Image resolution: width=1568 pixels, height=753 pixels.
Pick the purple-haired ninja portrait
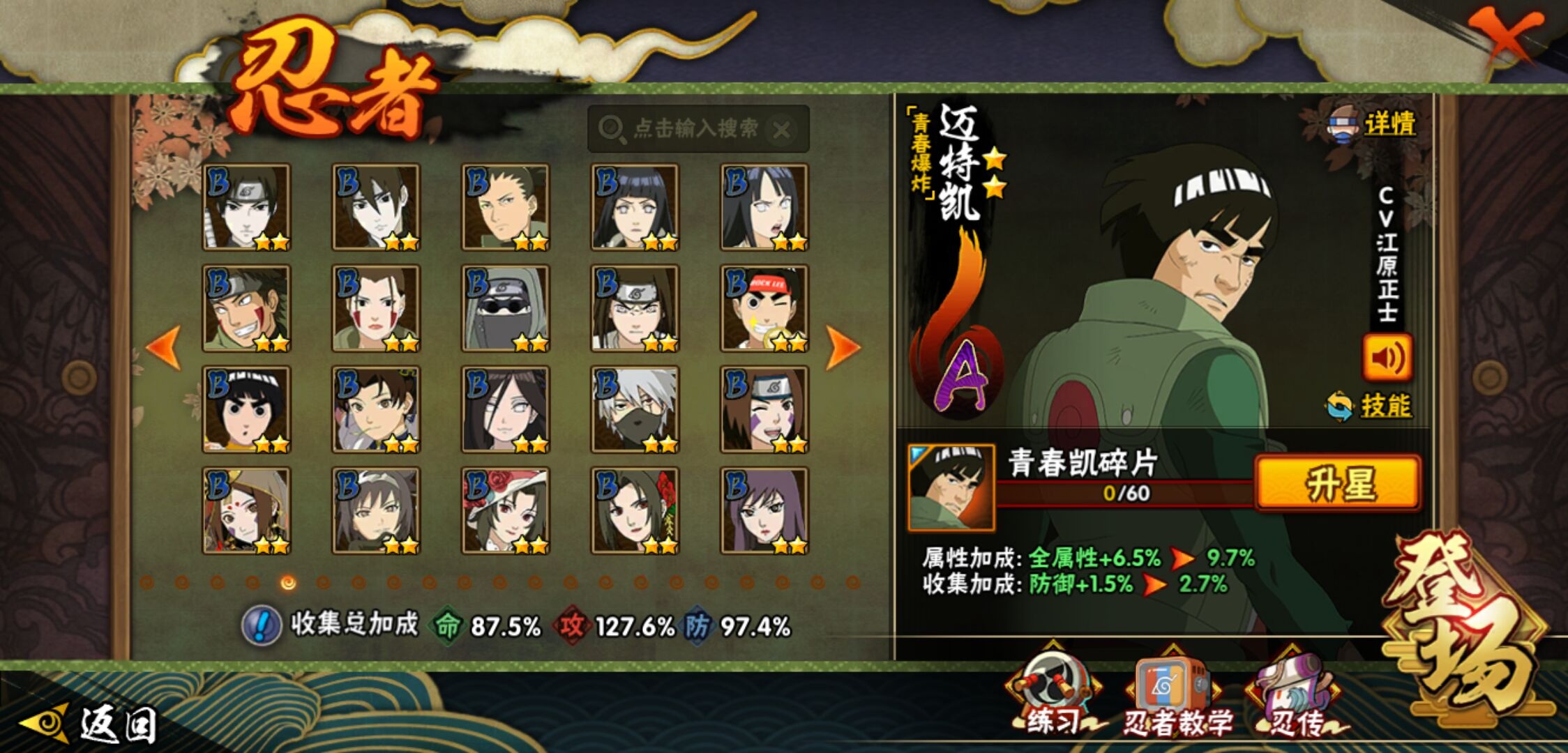(764, 510)
